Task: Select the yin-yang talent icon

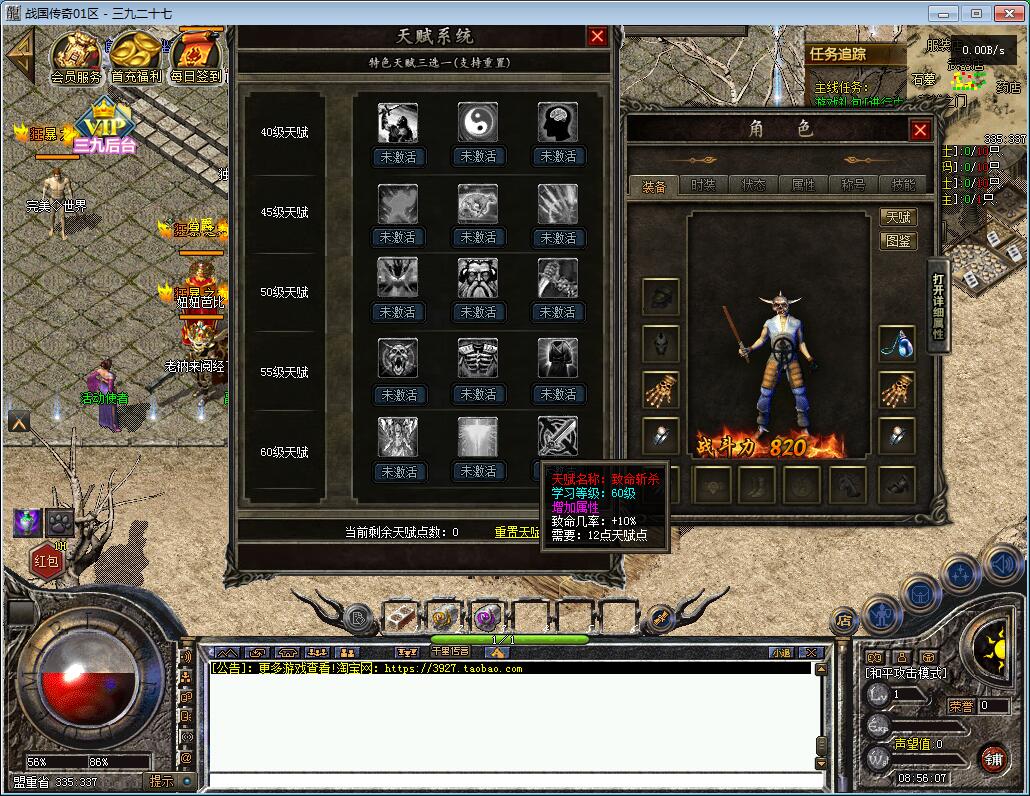Action: pyautogui.click(x=477, y=123)
